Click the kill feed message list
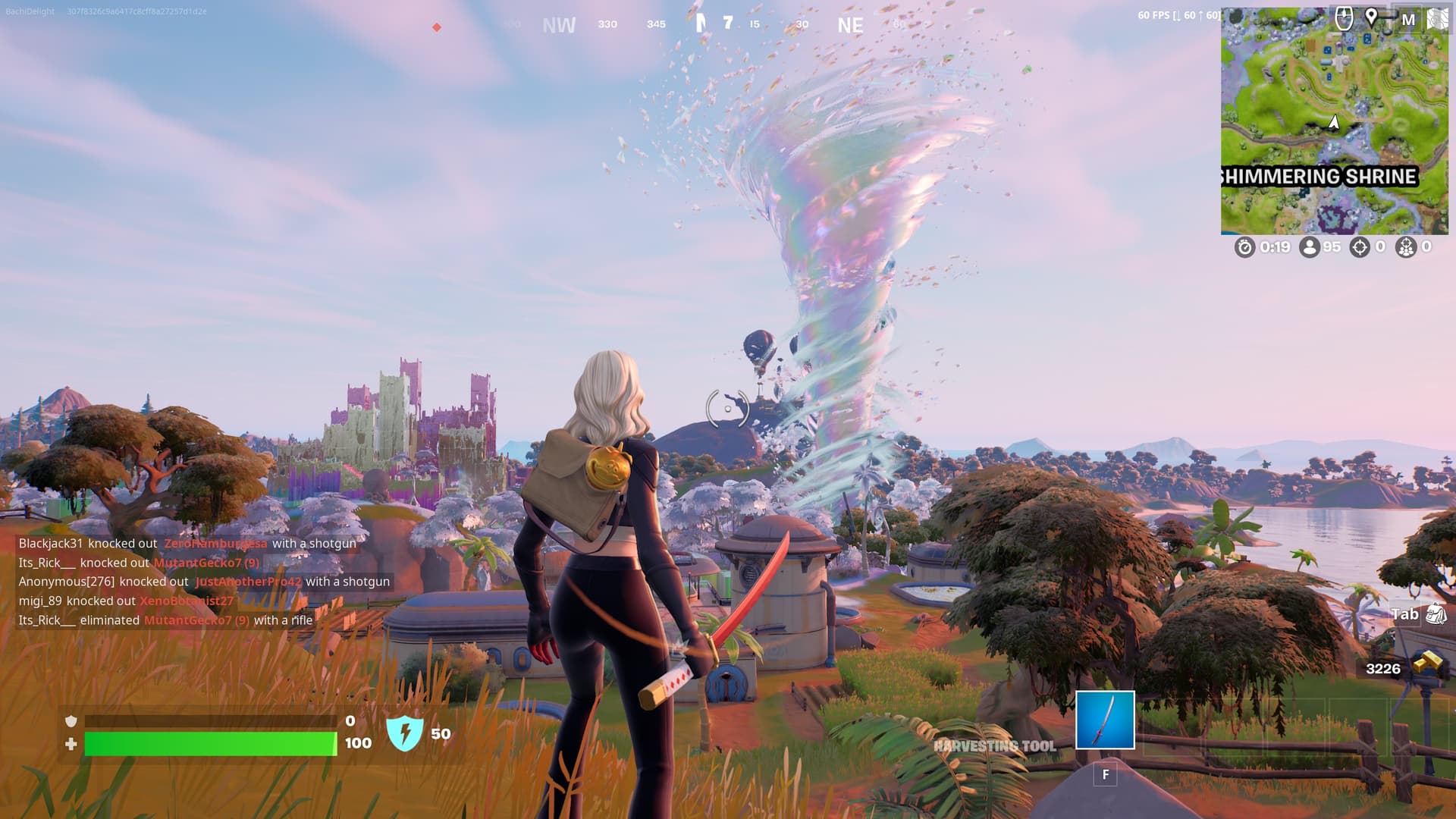This screenshot has height=819, width=1456. (x=205, y=582)
